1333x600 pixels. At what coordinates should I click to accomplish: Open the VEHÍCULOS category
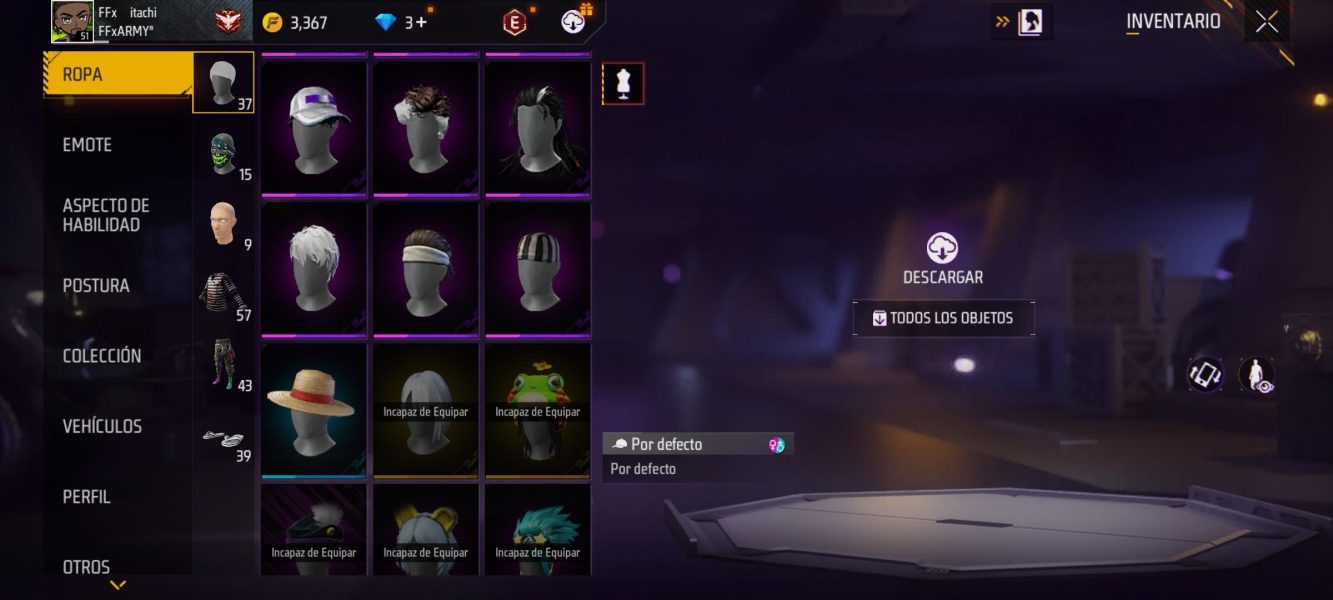click(102, 427)
